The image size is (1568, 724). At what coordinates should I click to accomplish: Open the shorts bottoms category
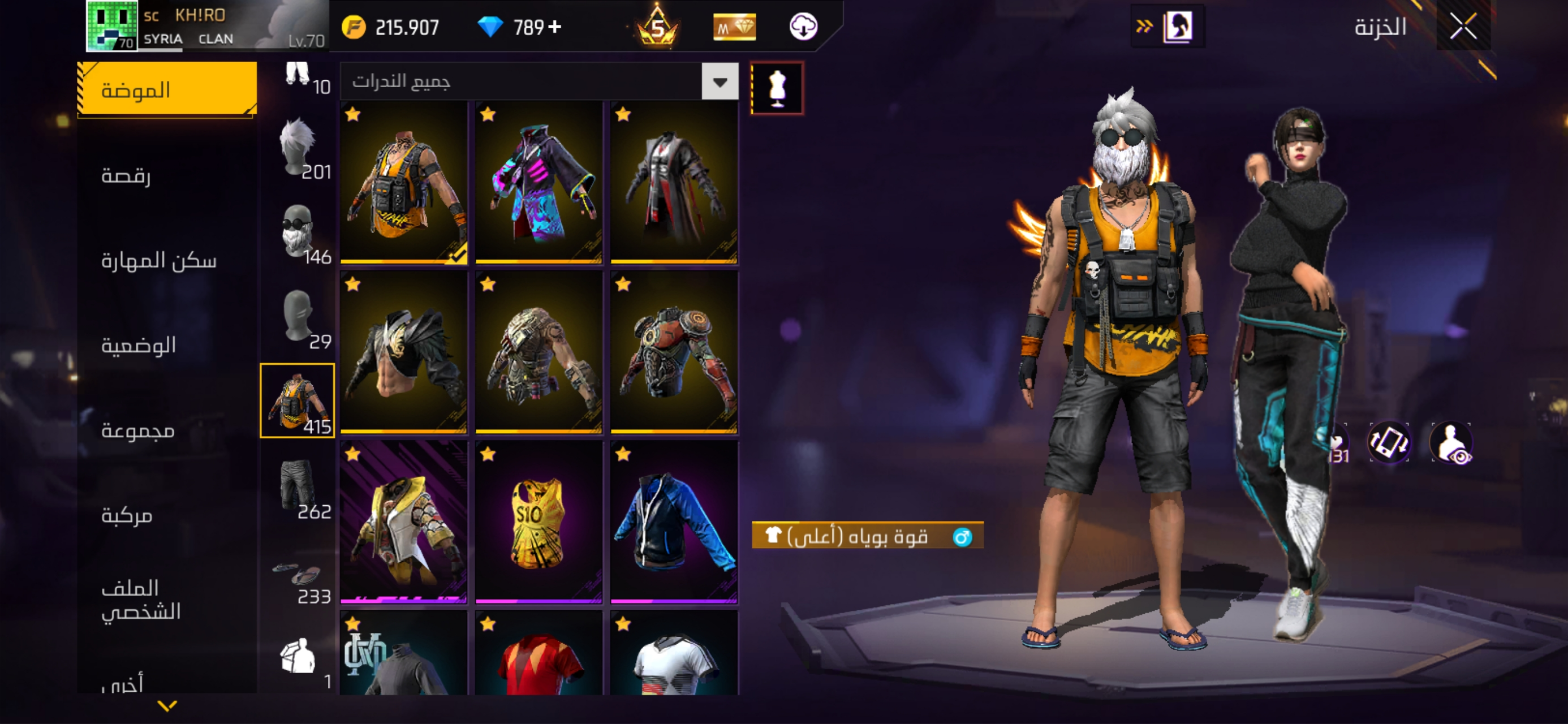click(x=298, y=487)
